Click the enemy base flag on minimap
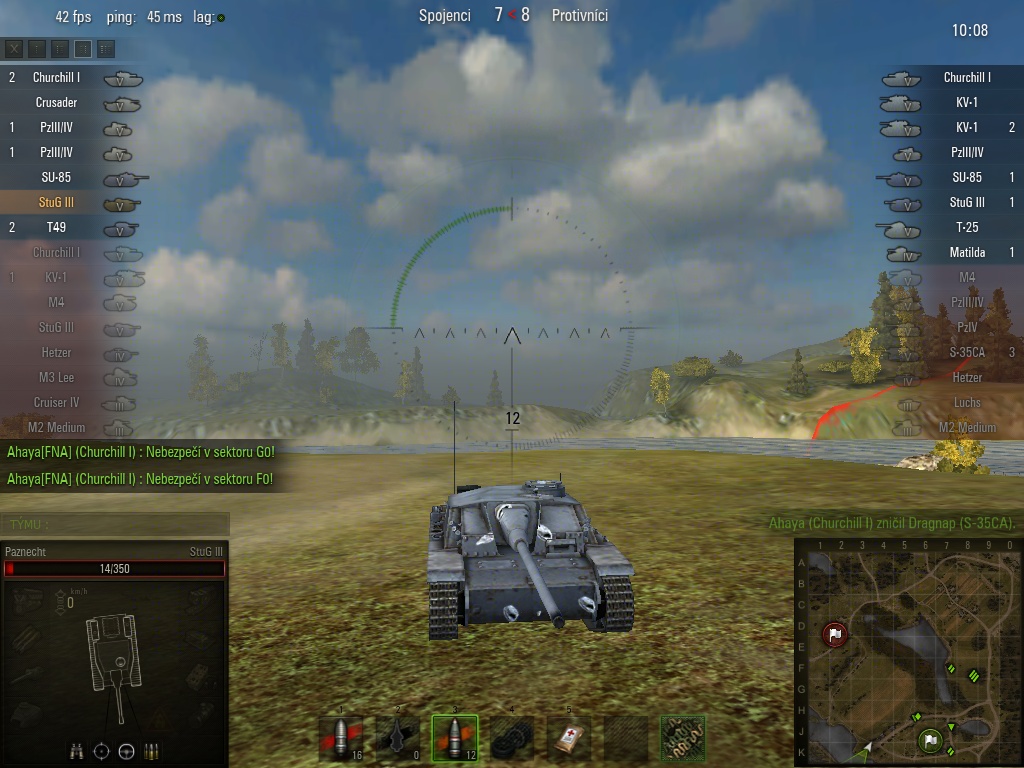1024x768 pixels. [x=835, y=634]
